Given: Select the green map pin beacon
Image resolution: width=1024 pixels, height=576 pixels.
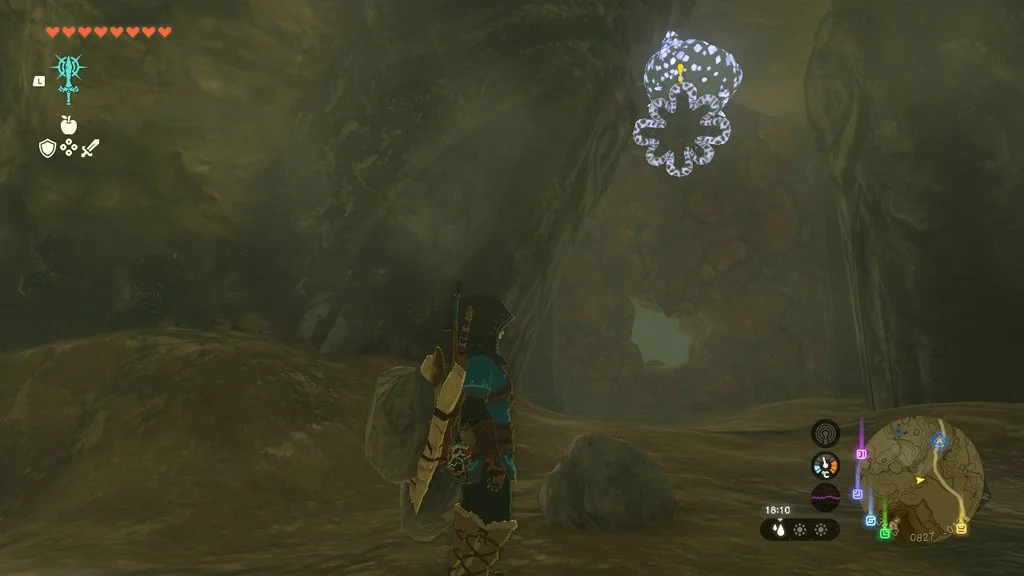Looking at the screenshot, I should coord(885,532).
